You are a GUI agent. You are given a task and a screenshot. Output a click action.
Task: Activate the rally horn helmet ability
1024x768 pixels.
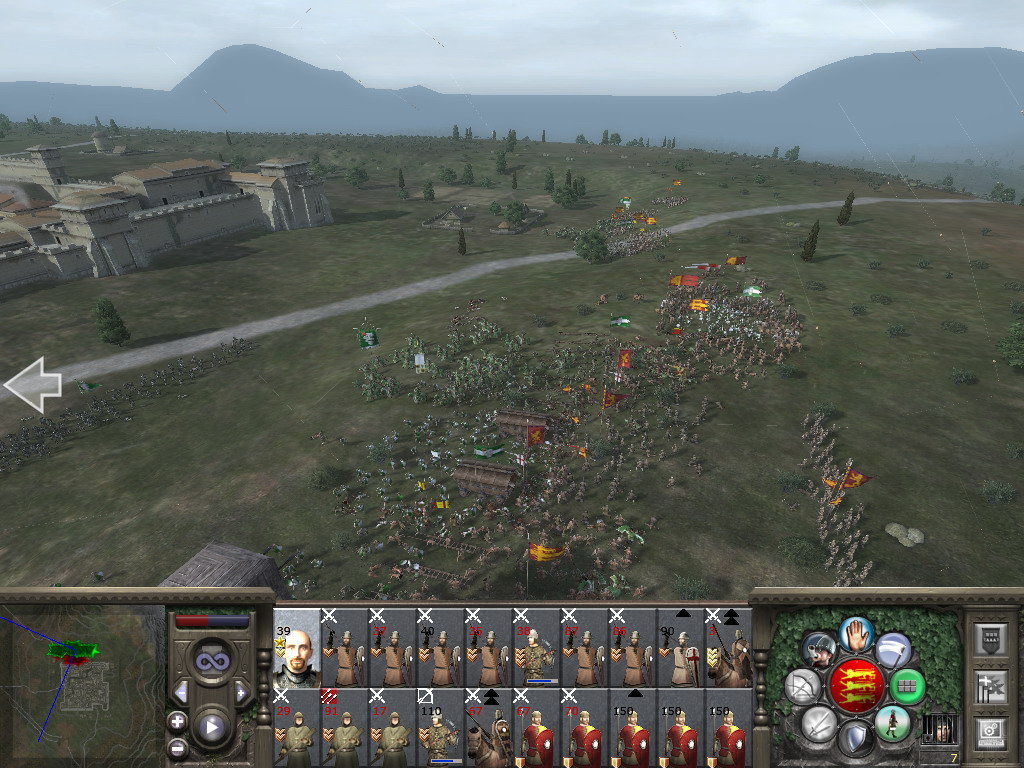pos(819,651)
